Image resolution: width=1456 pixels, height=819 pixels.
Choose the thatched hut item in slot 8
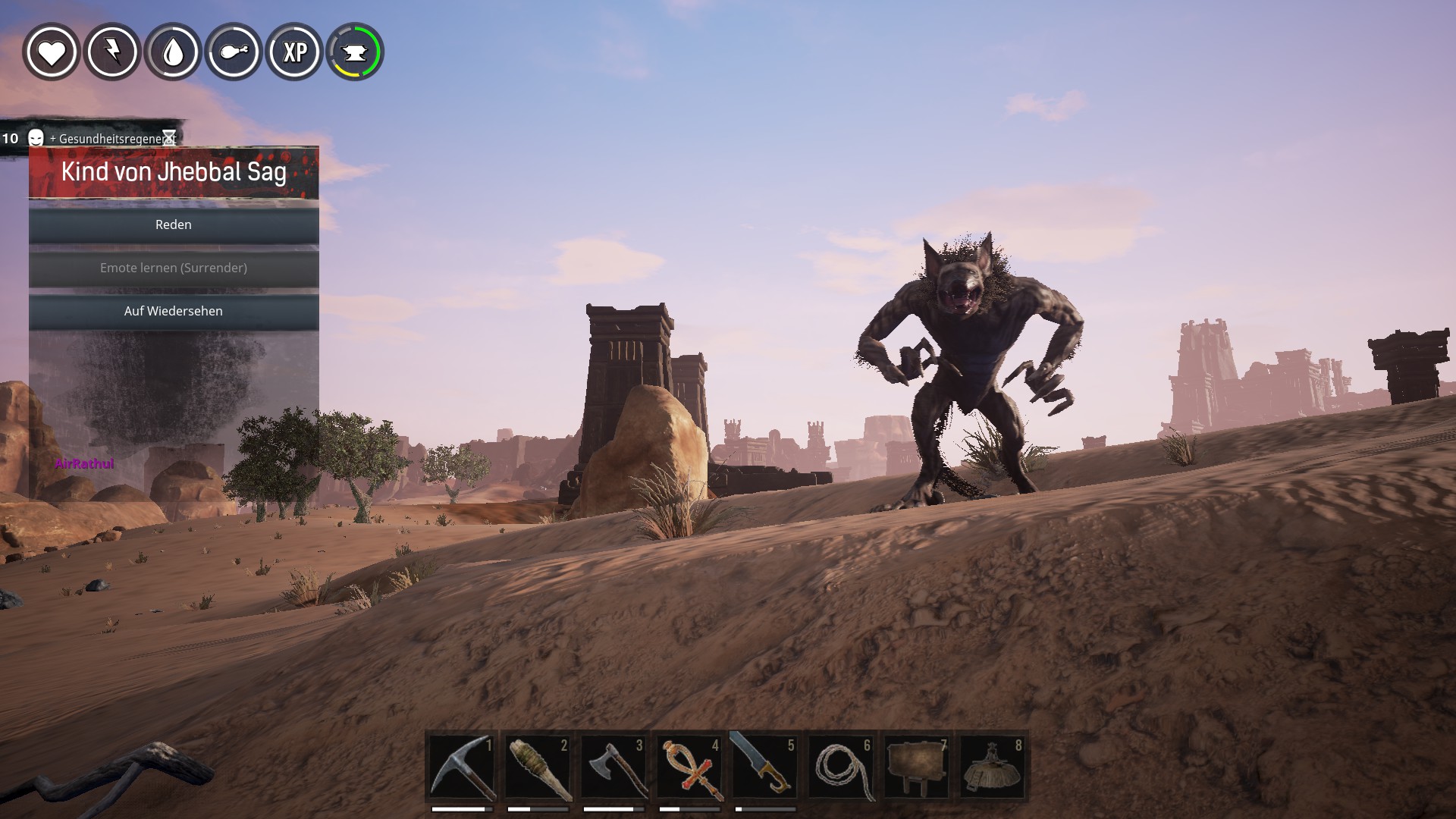point(993,767)
